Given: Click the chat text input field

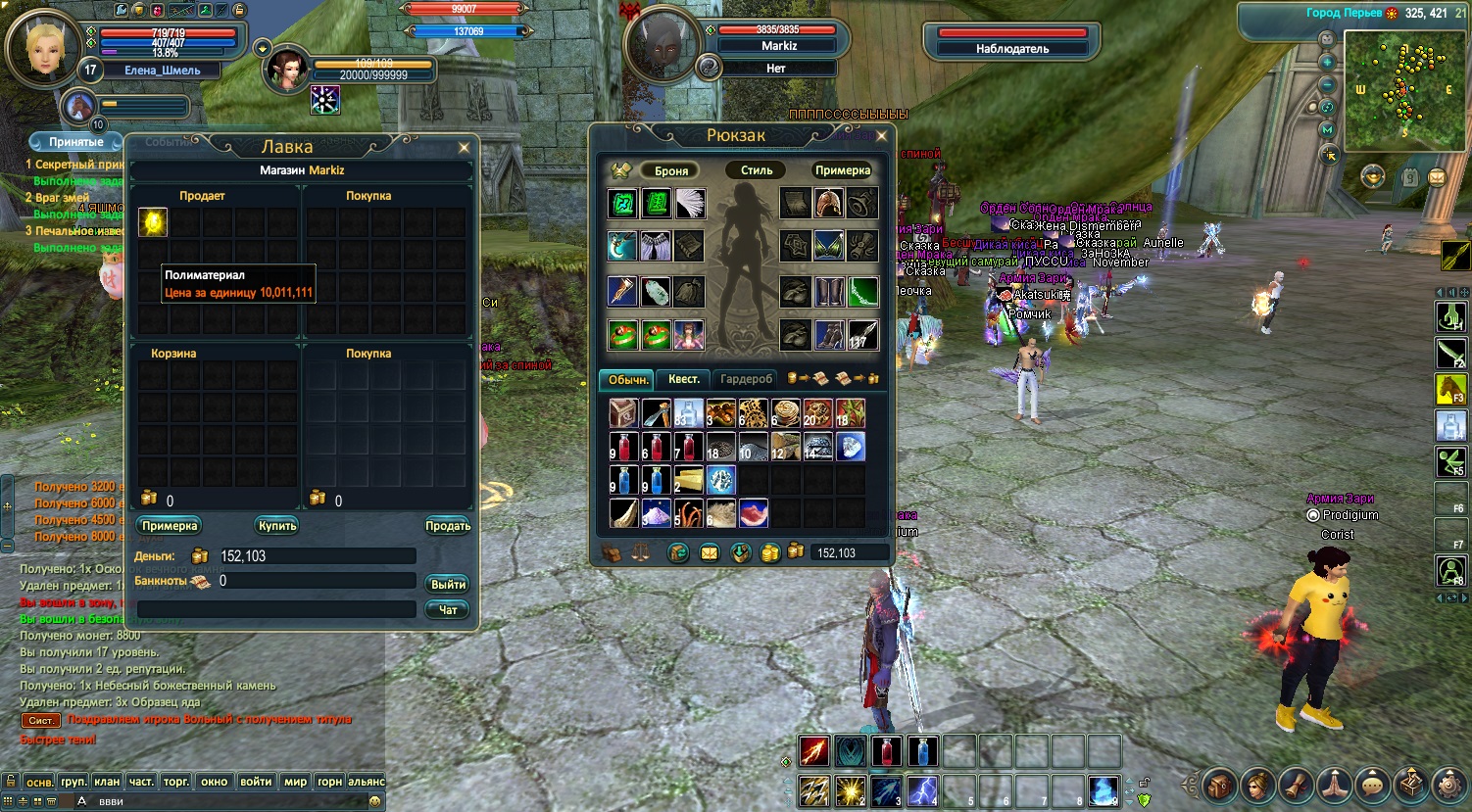Looking at the screenshot, I should [x=225, y=801].
